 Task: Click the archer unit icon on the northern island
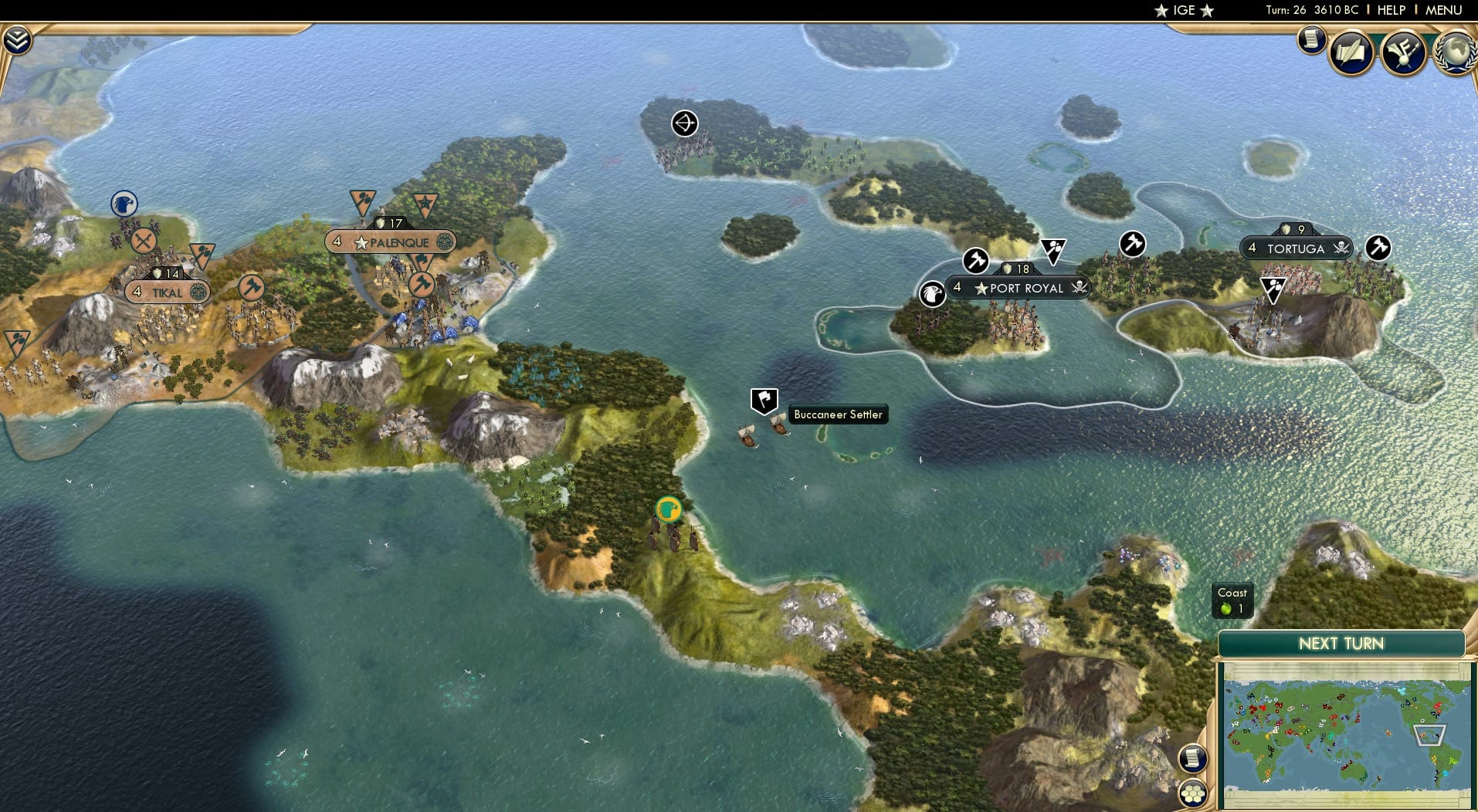pyautogui.click(x=686, y=123)
